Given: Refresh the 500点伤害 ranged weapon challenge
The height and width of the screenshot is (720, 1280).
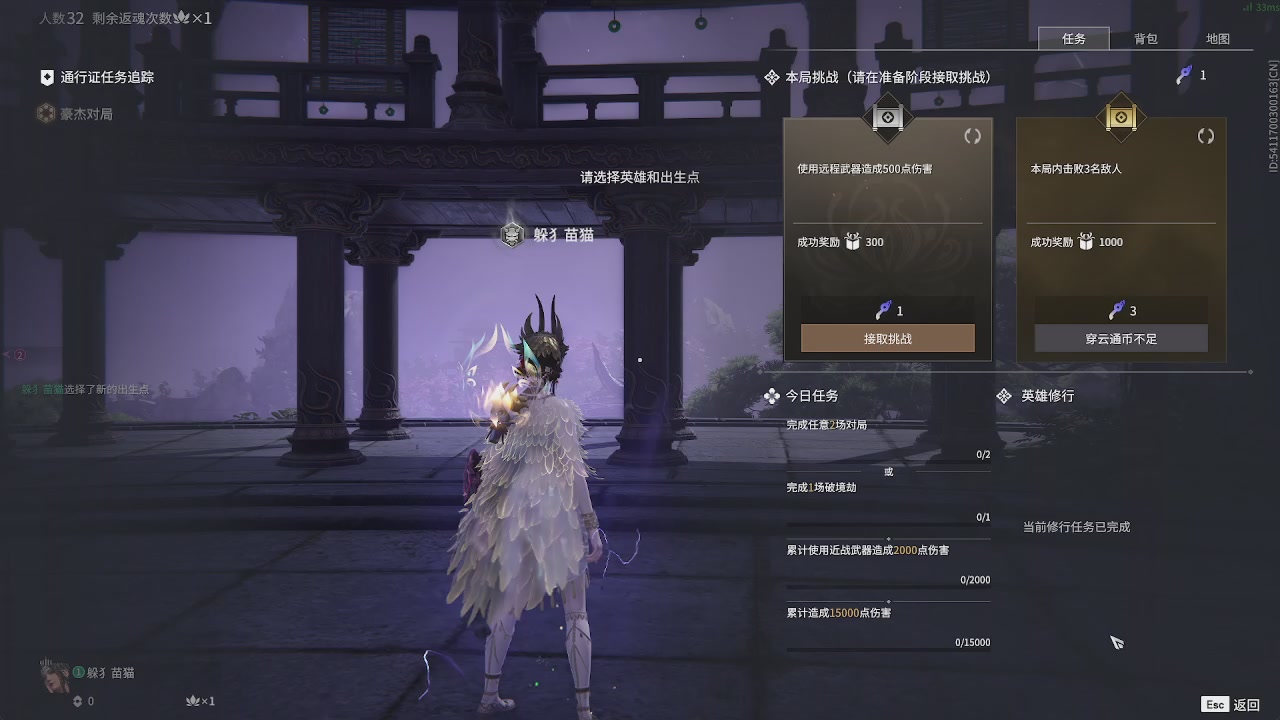Looking at the screenshot, I should pos(972,136).
